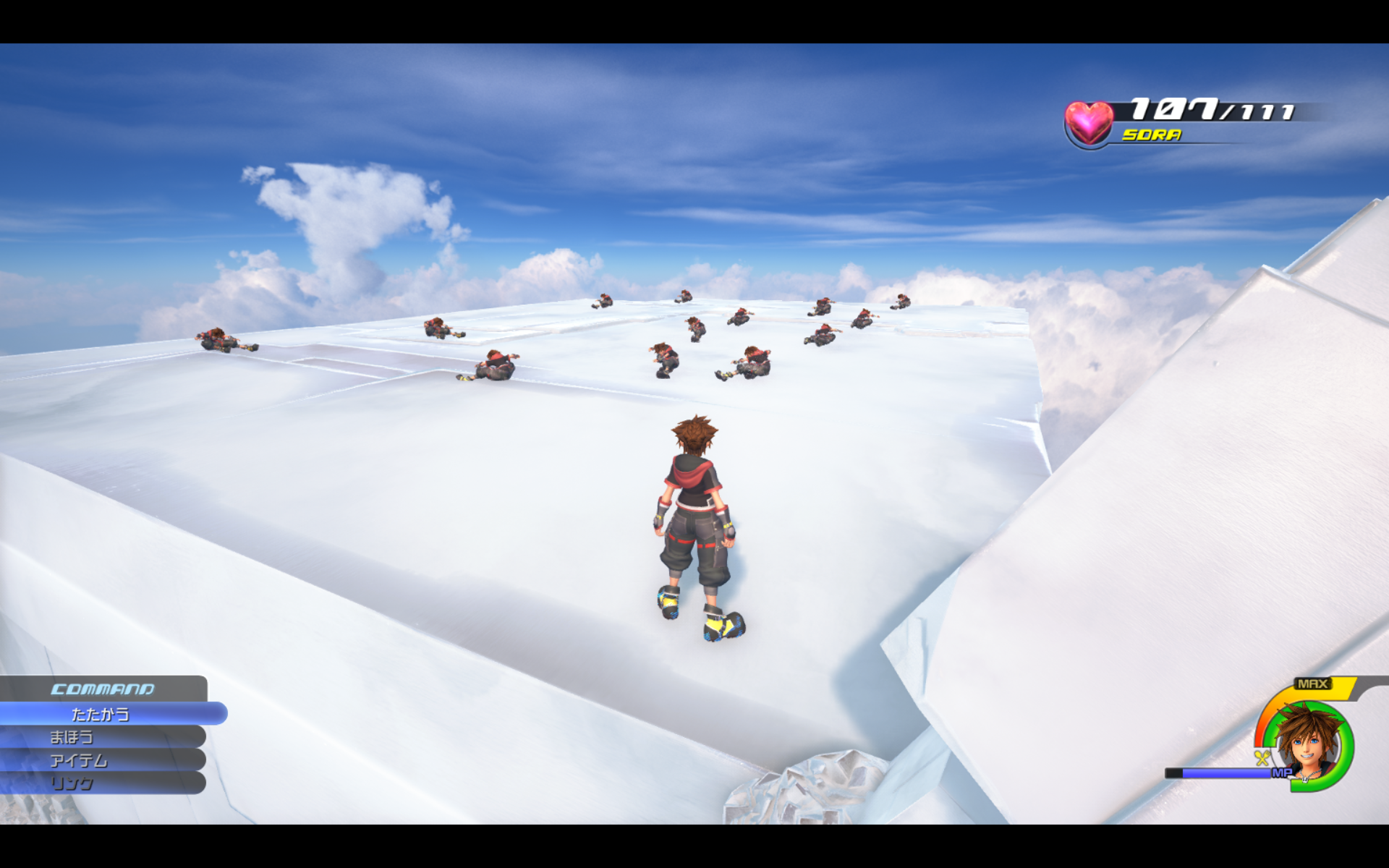Select the リンク (Link) command
Screen dimensions: 1389x868
click(x=72, y=783)
